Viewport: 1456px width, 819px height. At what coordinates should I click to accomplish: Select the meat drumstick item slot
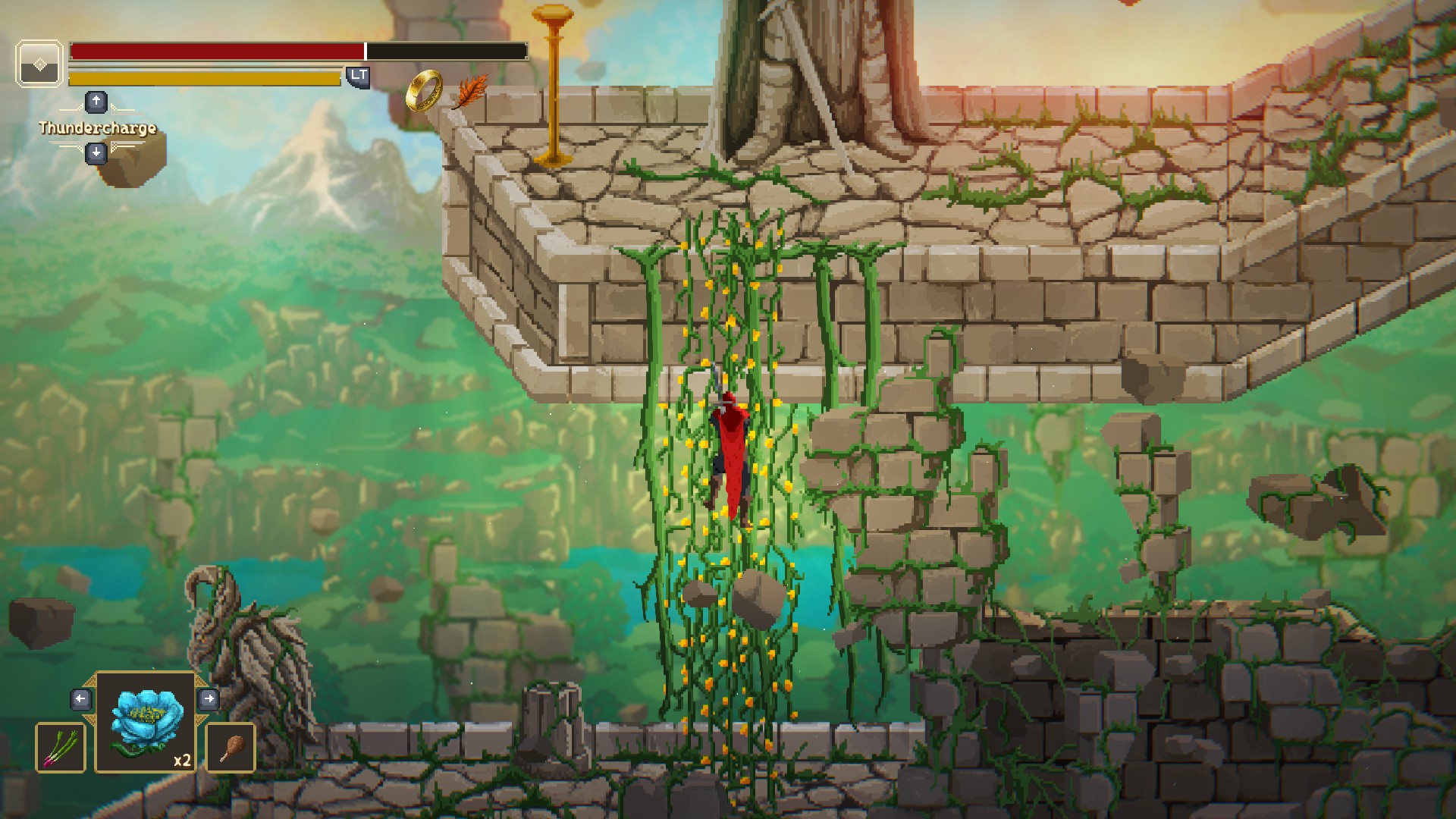pos(231,748)
